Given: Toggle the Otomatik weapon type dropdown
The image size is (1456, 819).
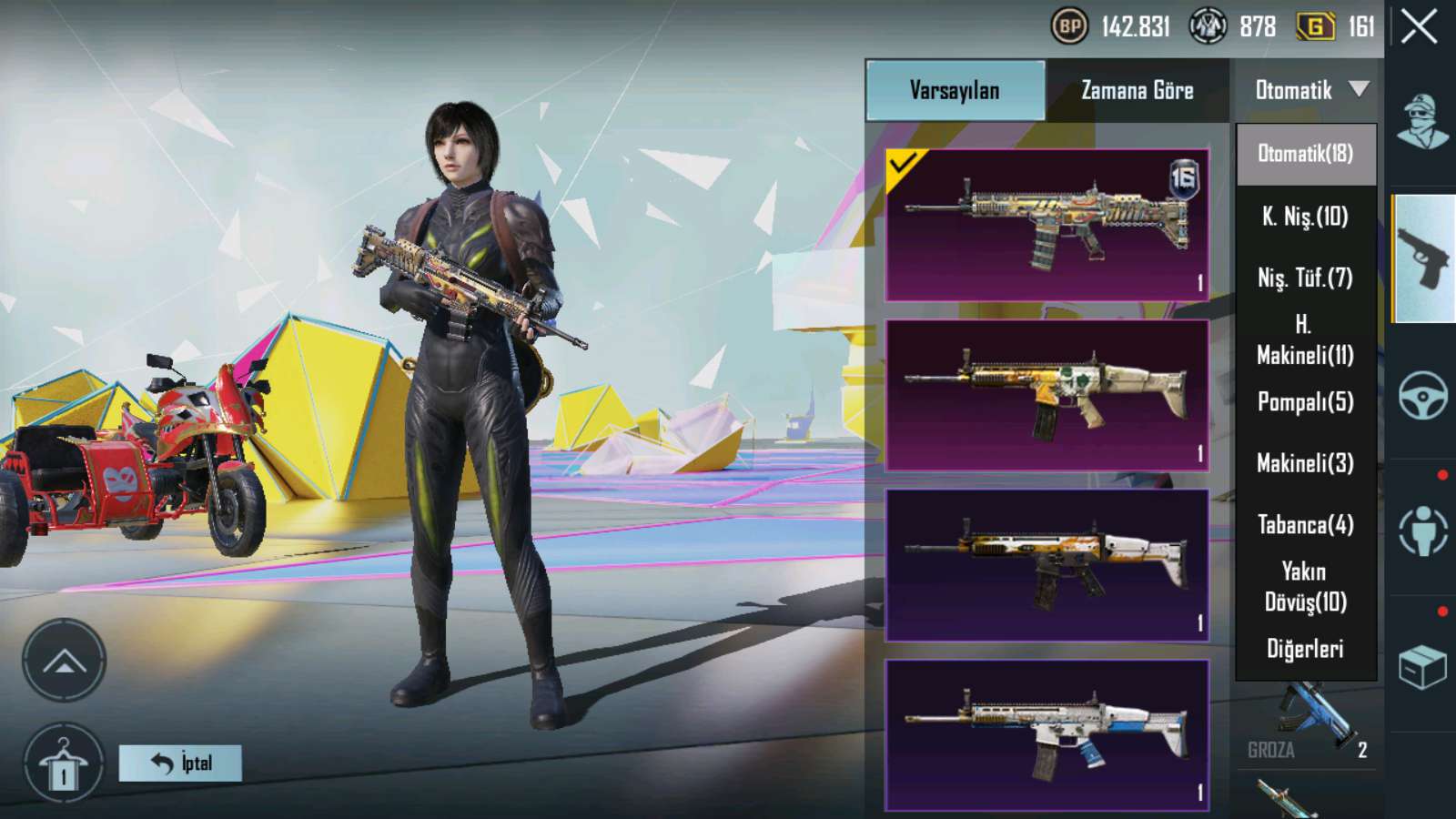Looking at the screenshot, I should [x=1309, y=90].
